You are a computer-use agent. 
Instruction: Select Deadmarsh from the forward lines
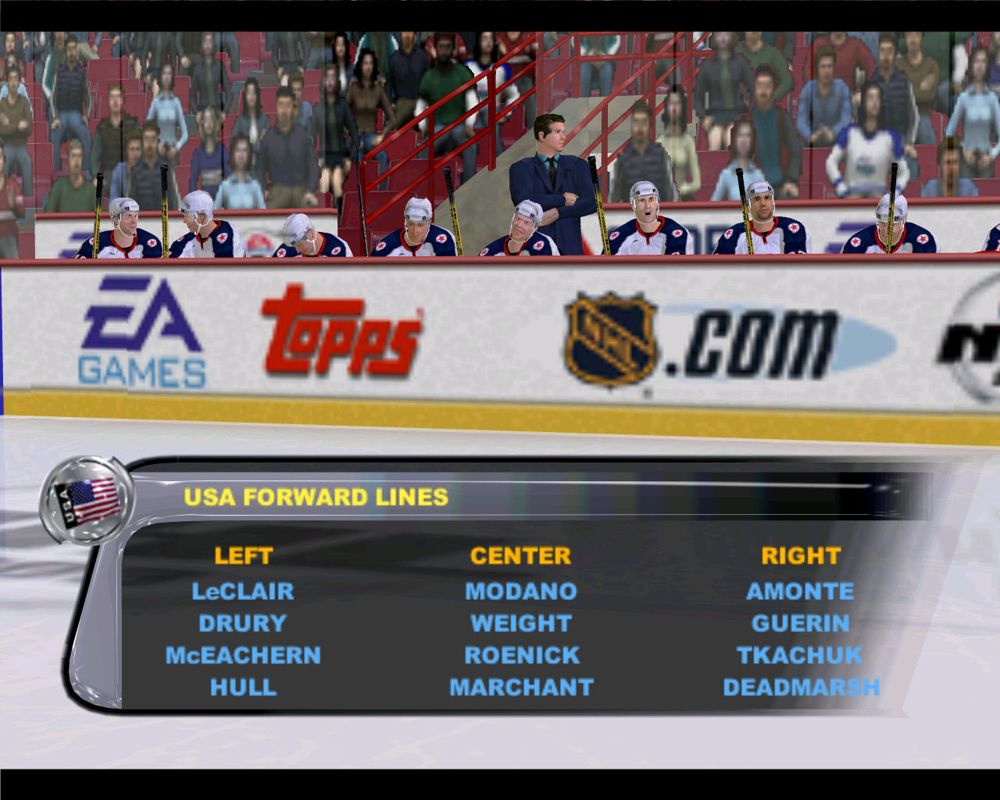(x=801, y=687)
